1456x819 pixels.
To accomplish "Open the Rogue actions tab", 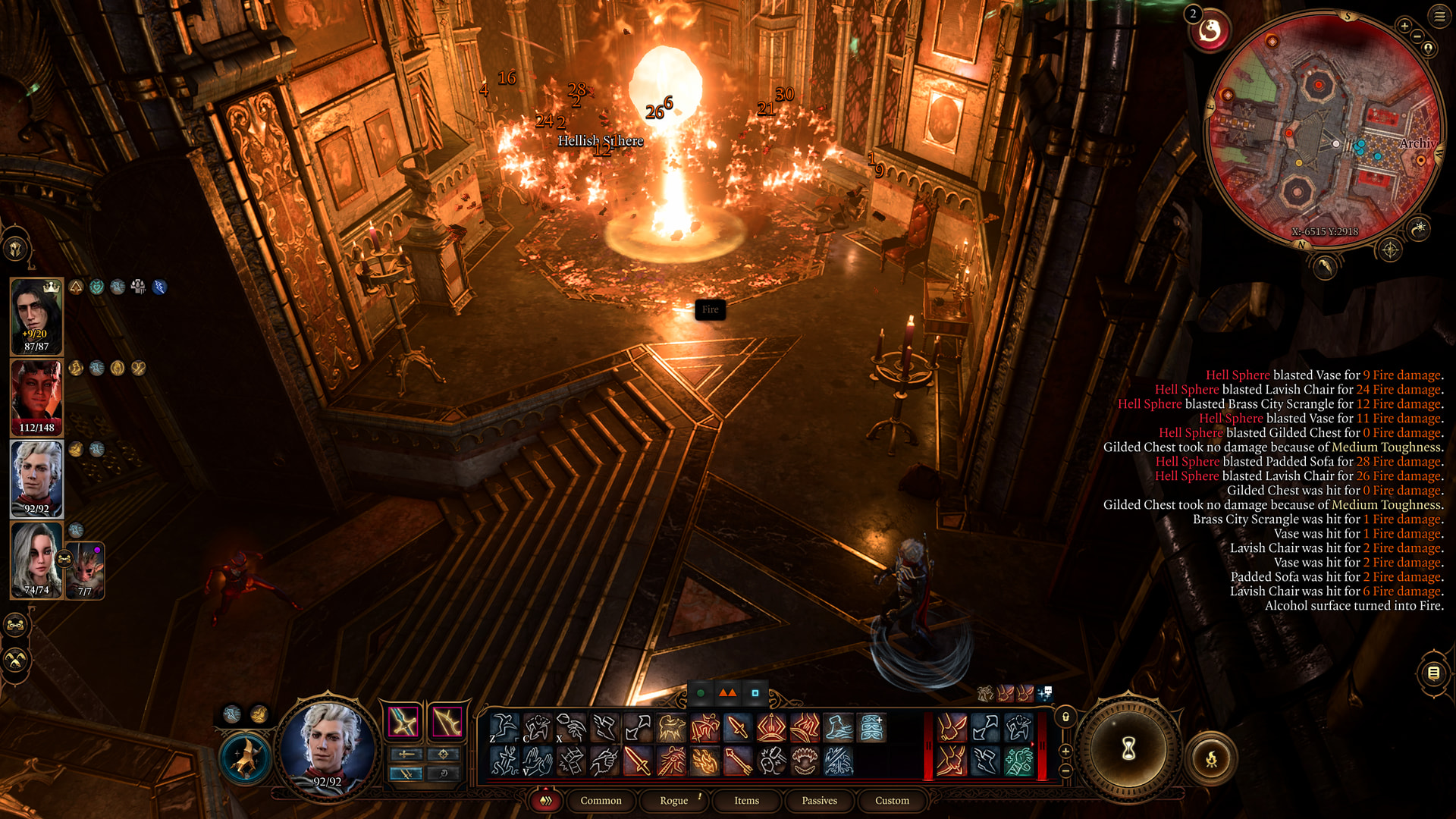I will 673,801.
